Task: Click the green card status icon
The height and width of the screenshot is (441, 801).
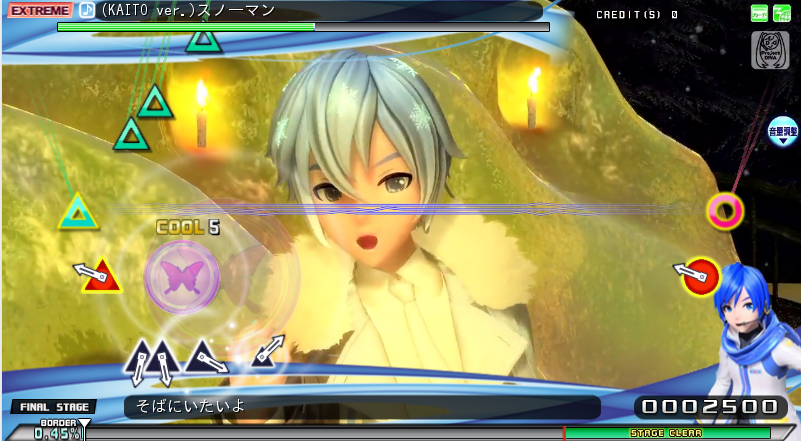Action: (x=760, y=13)
